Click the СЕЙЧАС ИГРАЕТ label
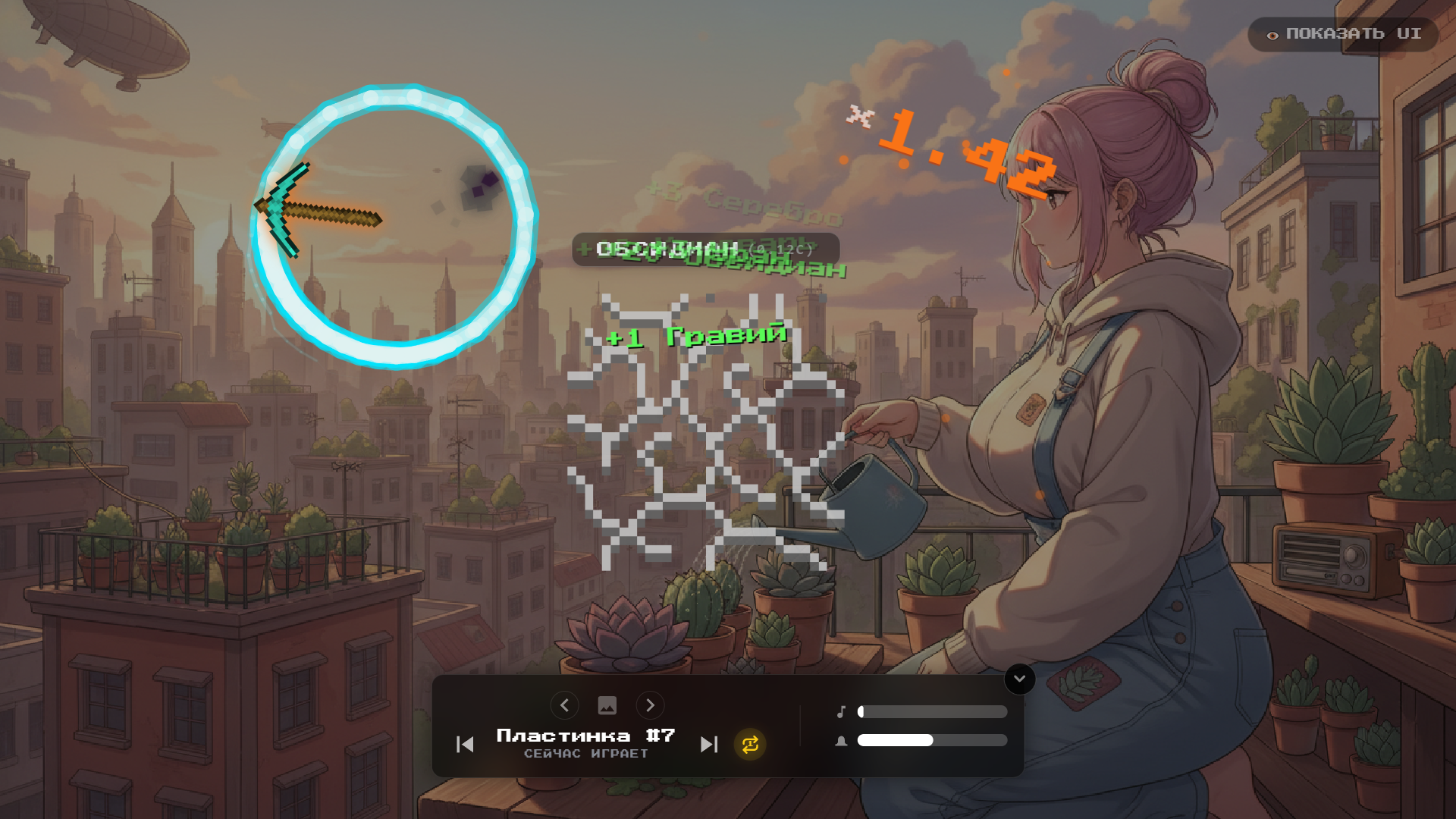 click(x=585, y=754)
